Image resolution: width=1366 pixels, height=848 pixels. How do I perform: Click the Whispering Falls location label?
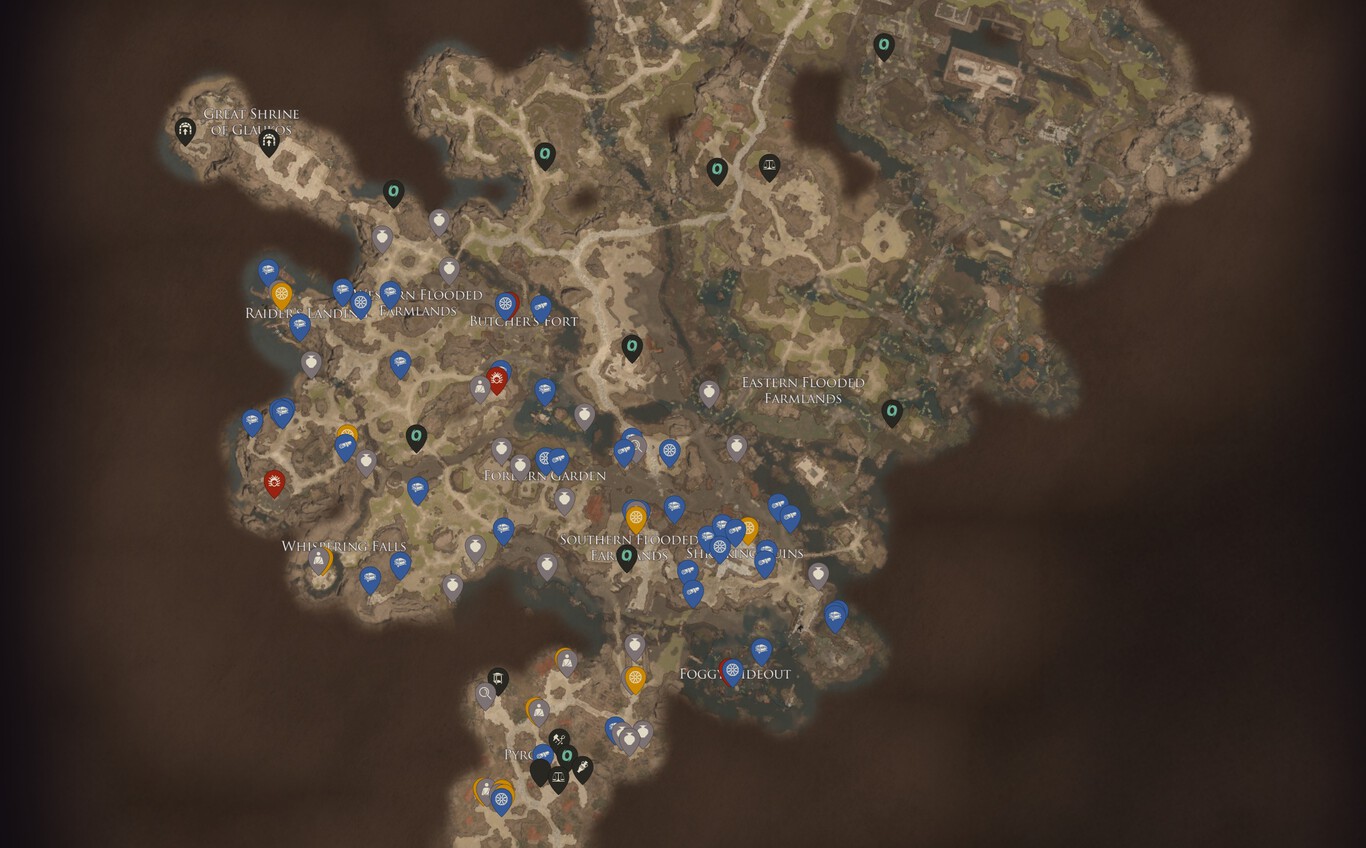pyautogui.click(x=345, y=545)
